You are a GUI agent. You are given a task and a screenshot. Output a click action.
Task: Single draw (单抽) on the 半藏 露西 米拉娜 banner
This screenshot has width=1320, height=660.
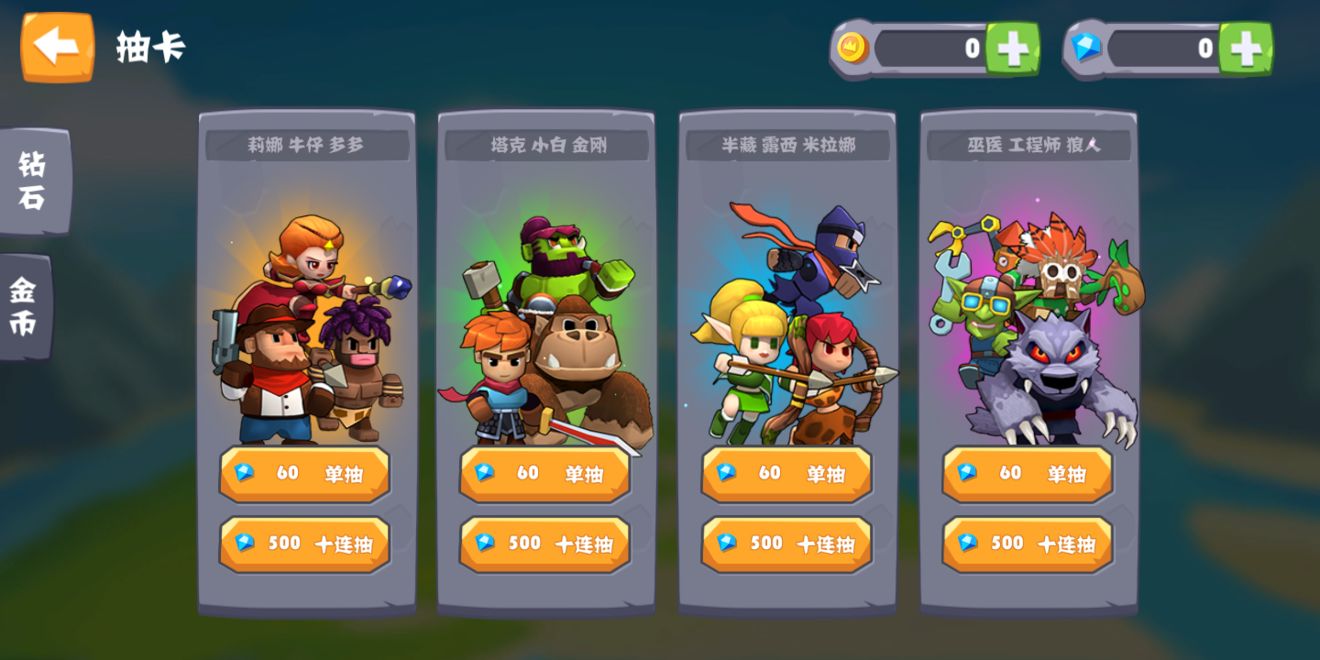pyautogui.click(x=787, y=473)
